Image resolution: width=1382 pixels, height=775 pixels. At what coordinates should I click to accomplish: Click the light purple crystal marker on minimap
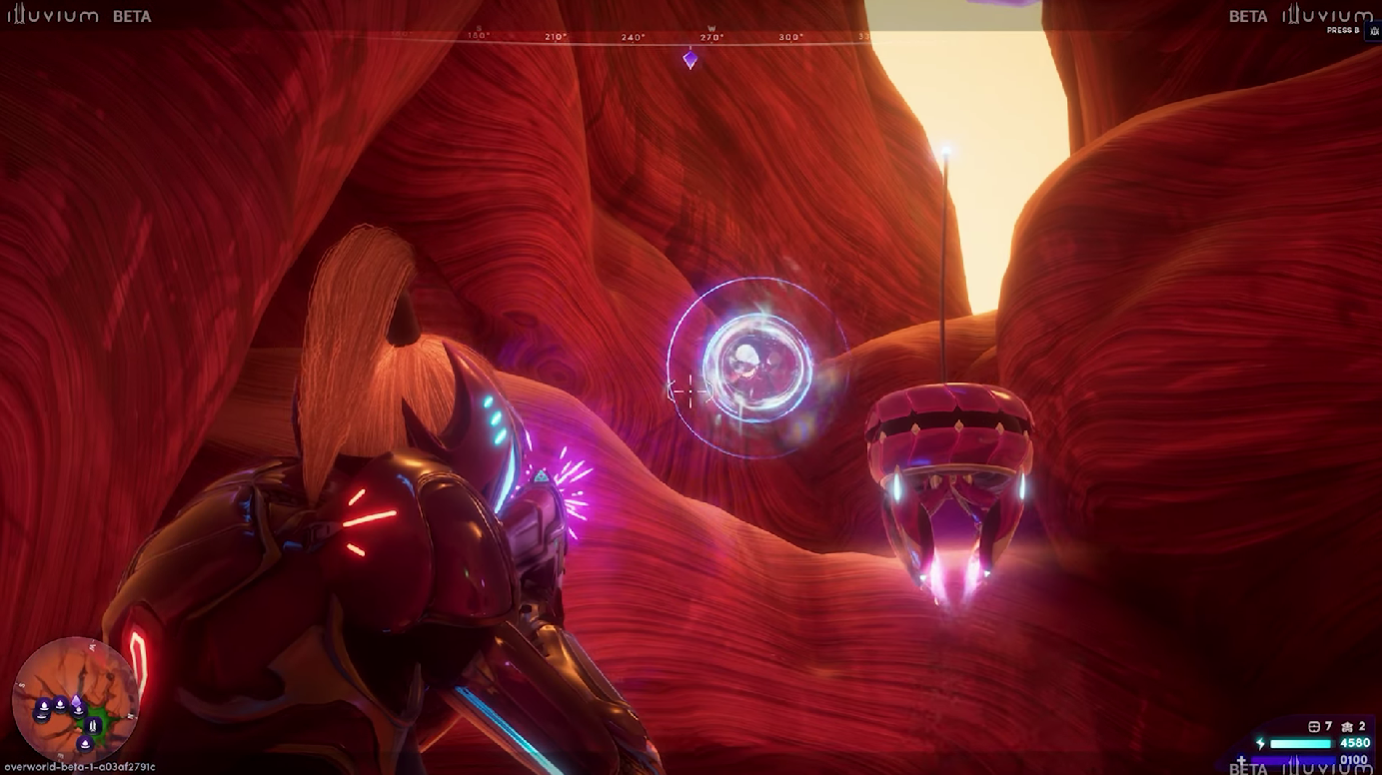76,701
